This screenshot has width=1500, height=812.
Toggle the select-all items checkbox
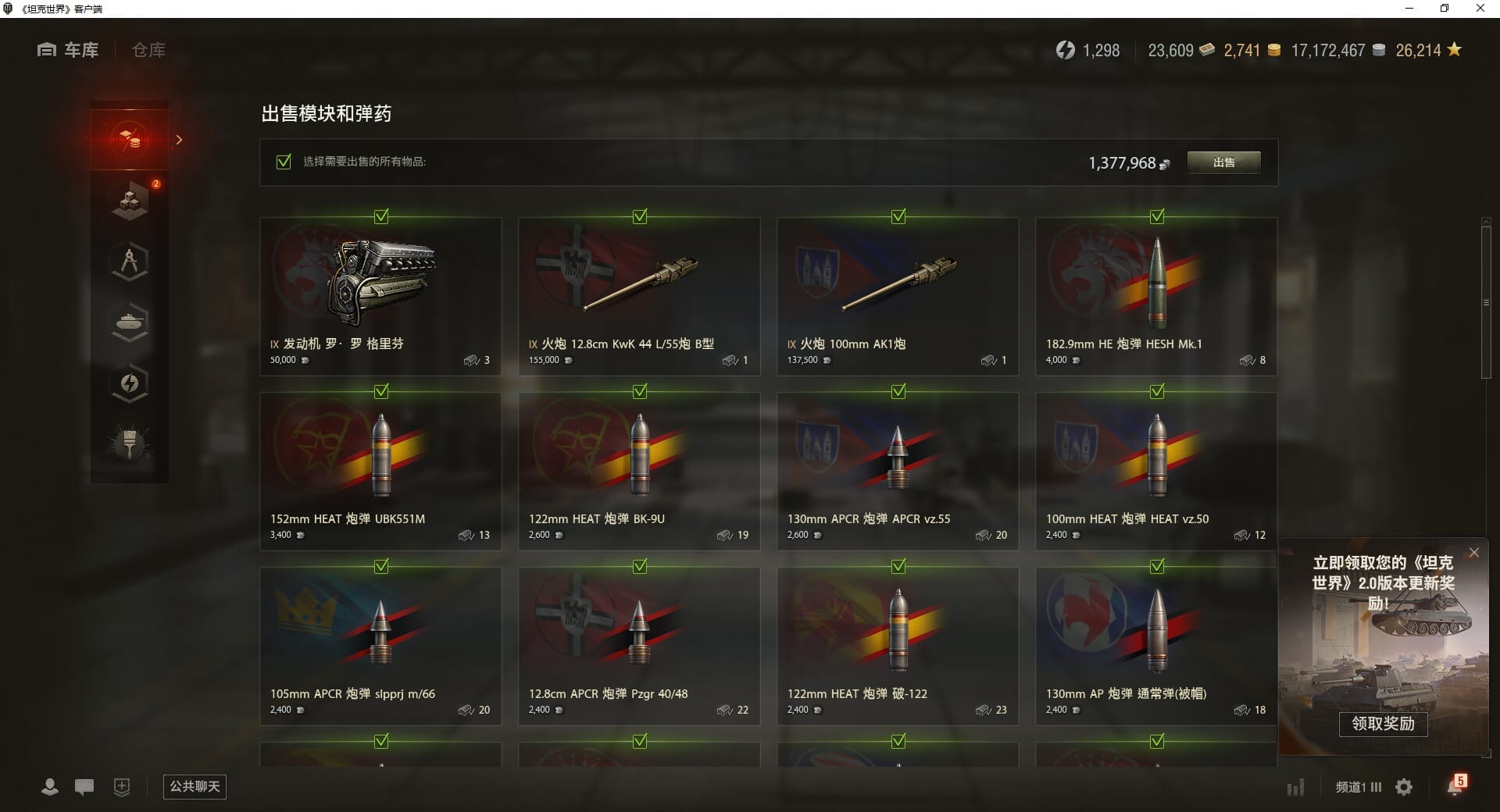click(x=284, y=162)
